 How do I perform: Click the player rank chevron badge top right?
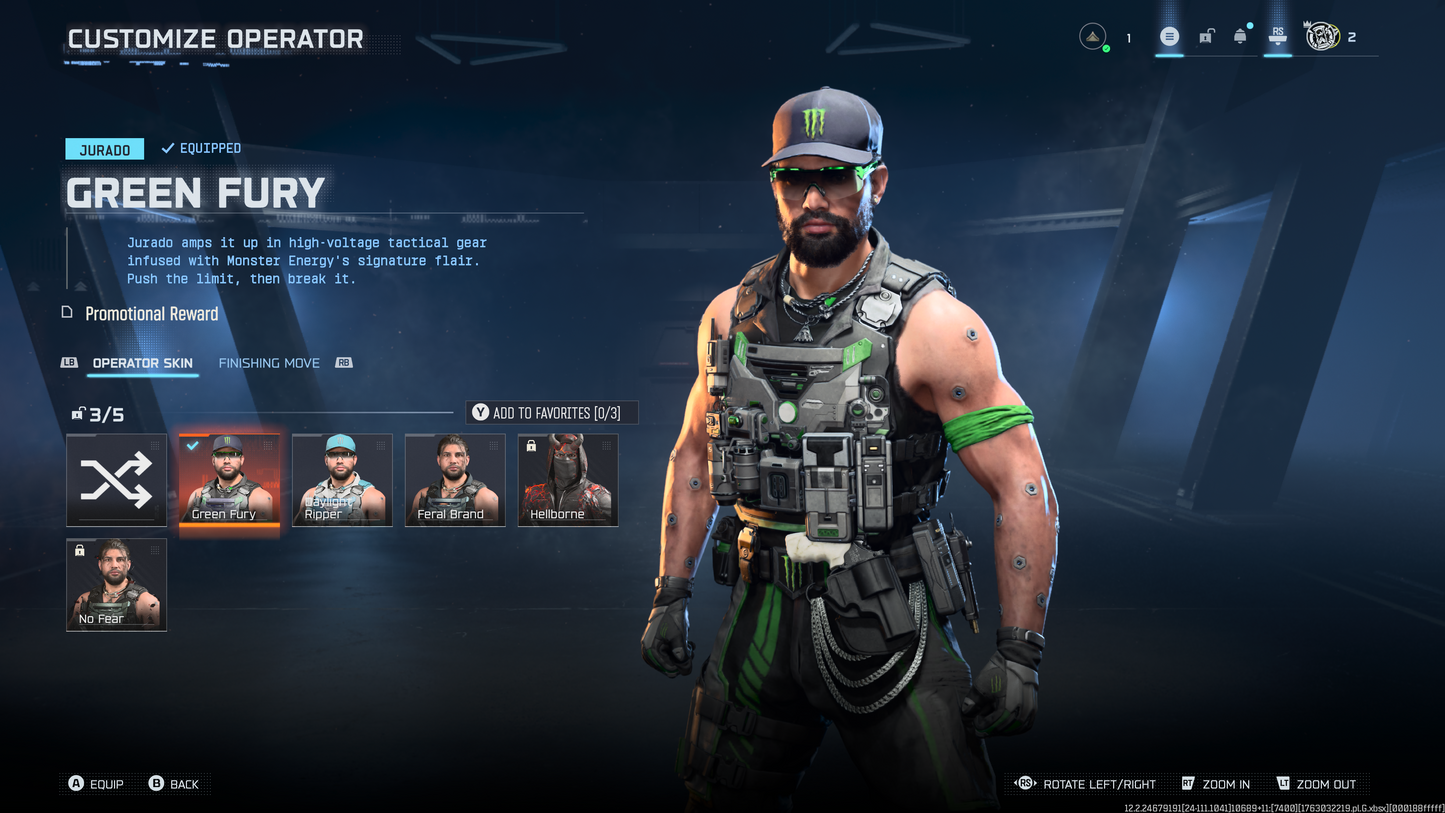point(1093,35)
